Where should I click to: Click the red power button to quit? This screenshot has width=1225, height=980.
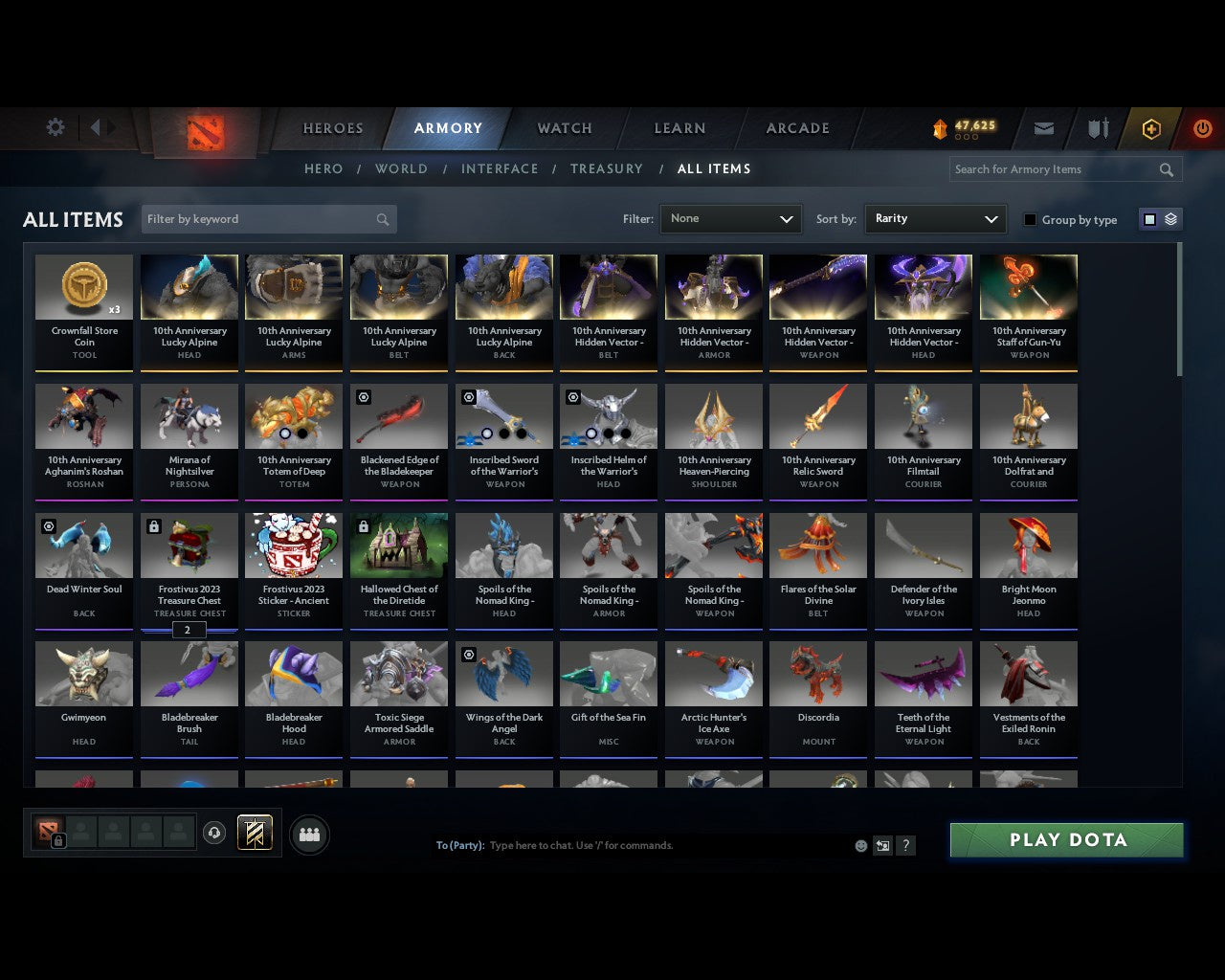click(1202, 128)
